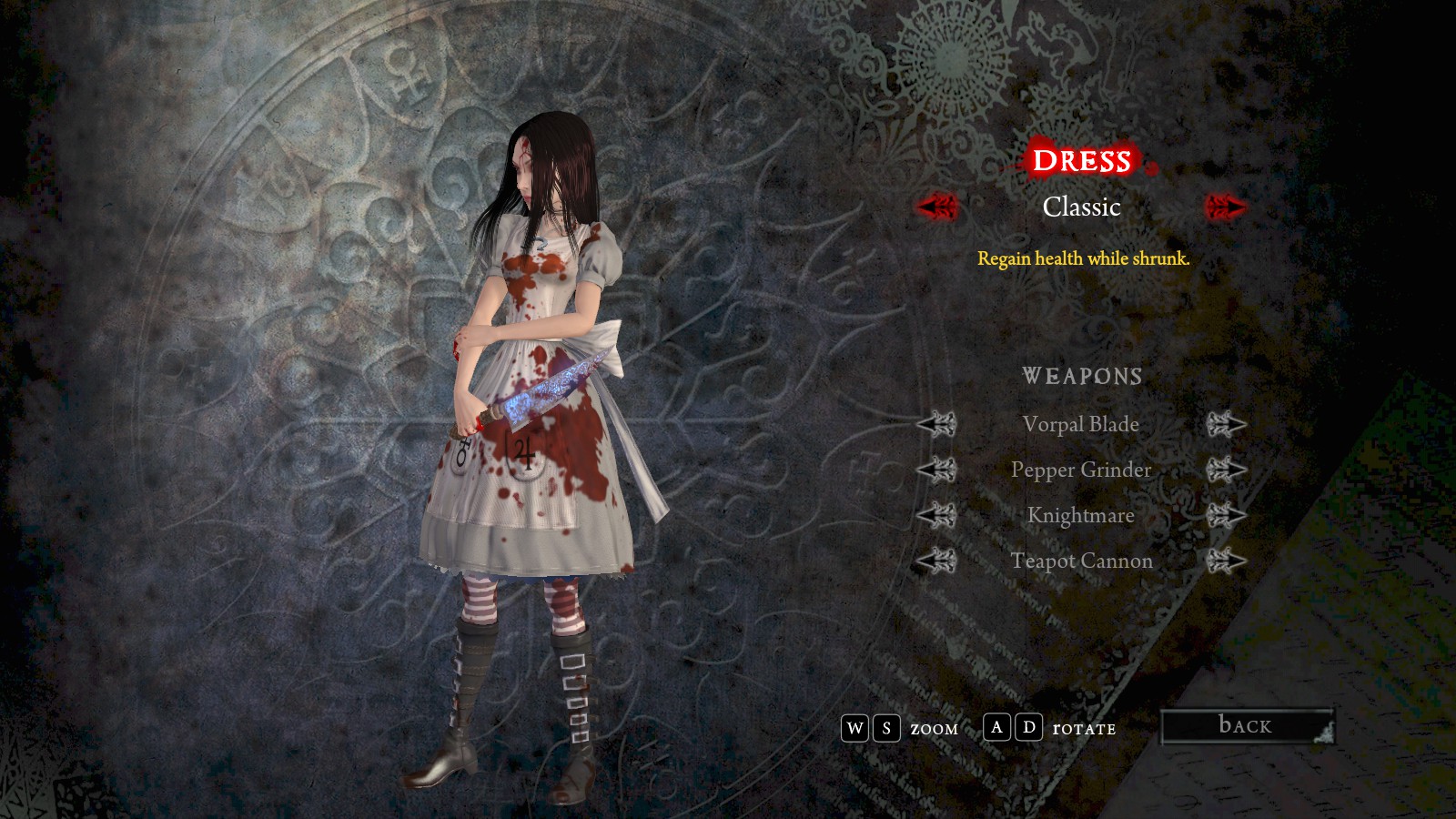Switch to the next dress with the right red arrow
1456x819 pixels.
(1225, 207)
